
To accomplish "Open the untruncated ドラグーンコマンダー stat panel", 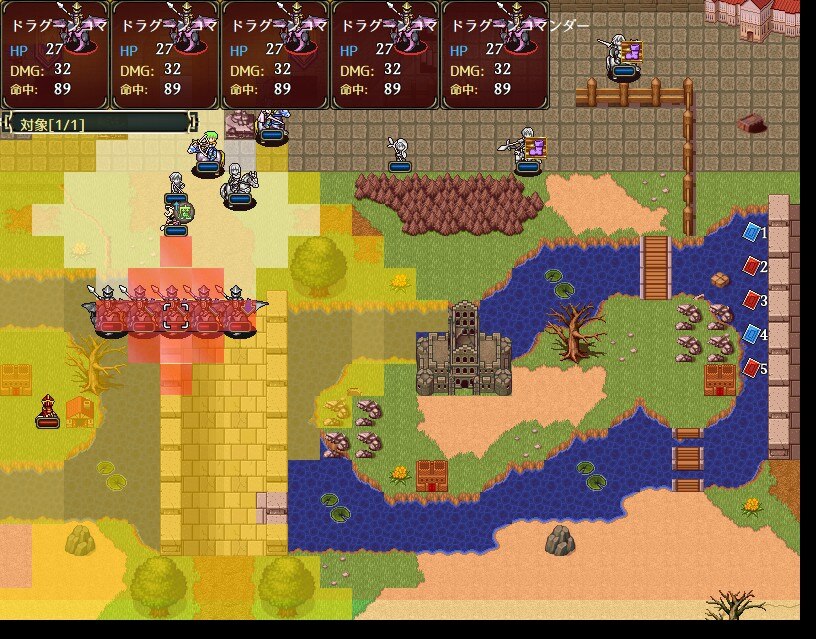I will [x=494, y=55].
